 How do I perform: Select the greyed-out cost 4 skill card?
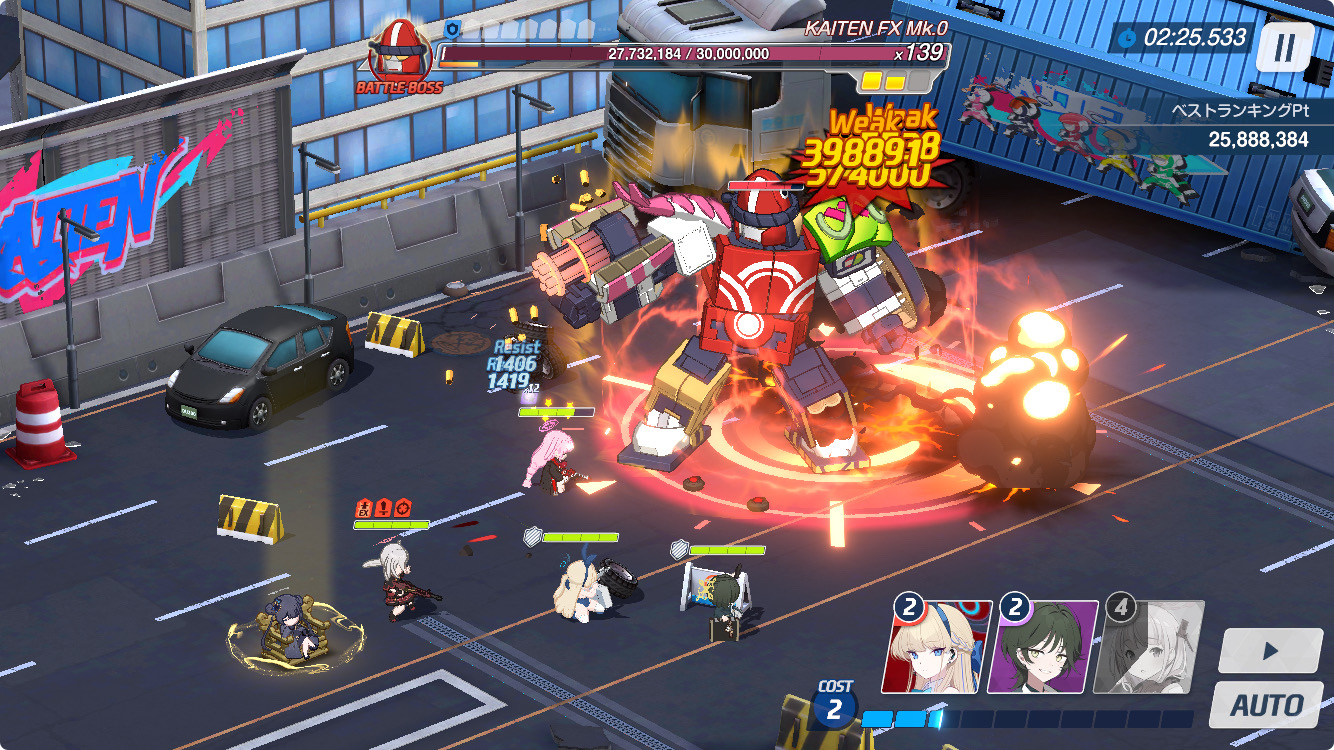pos(1148,646)
